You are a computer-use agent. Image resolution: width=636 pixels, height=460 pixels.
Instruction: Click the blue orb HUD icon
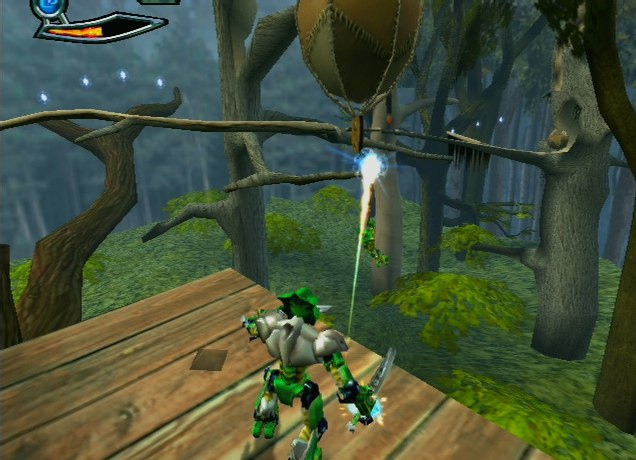coord(48,6)
